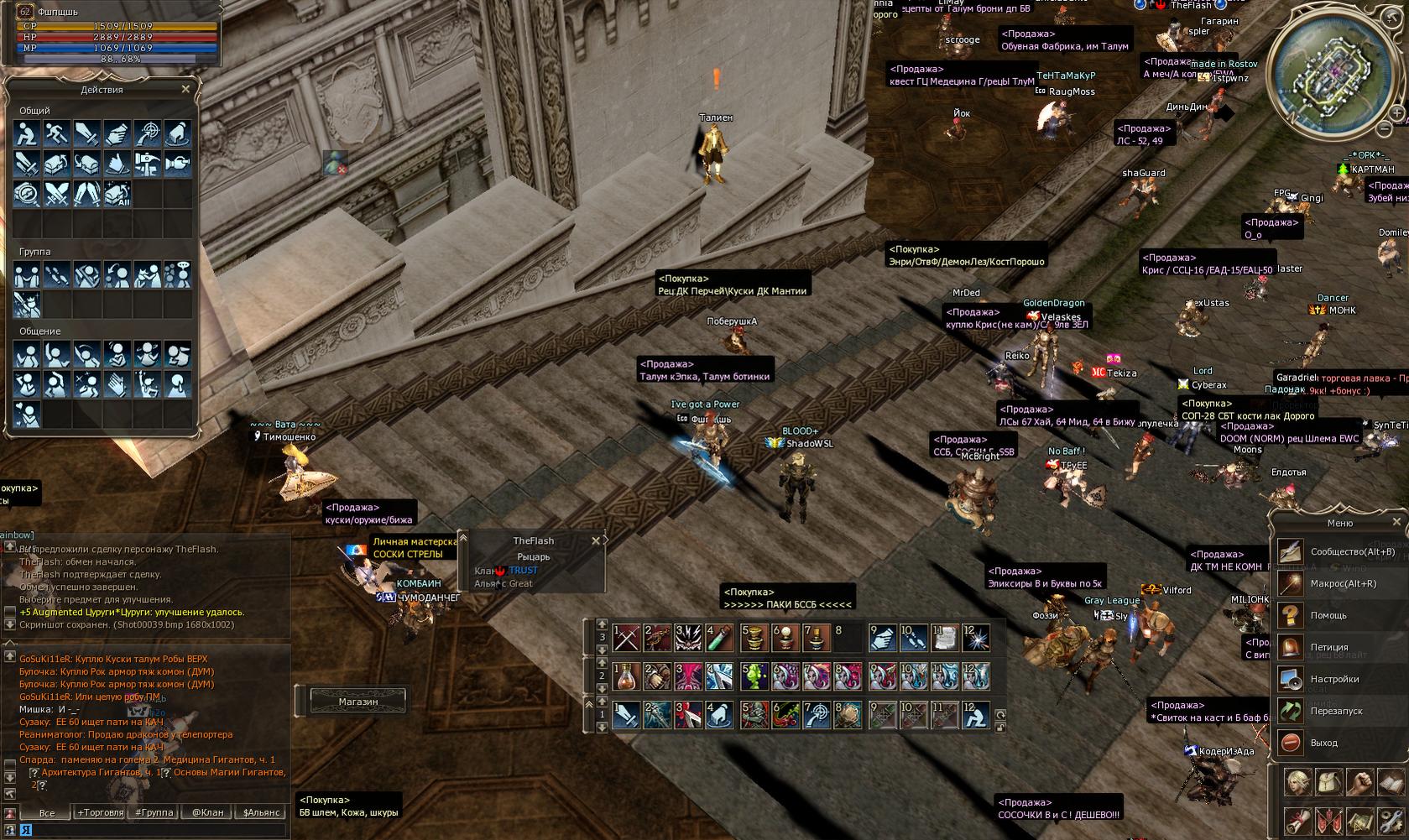Switch to the +Торговля chat tab

[x=100, y=812]
